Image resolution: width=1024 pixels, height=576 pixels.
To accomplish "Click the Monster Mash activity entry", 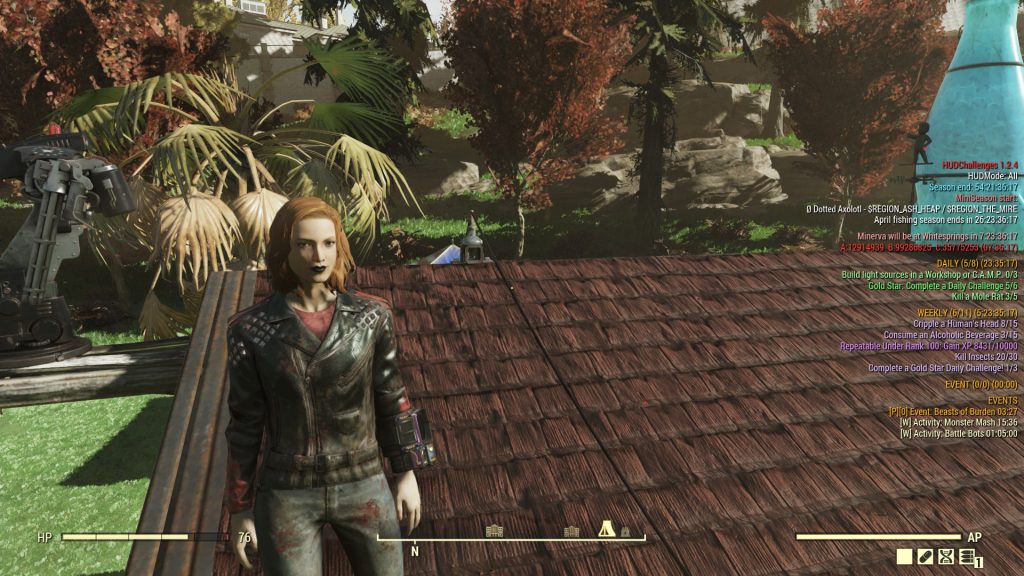I will click(958, 422).
